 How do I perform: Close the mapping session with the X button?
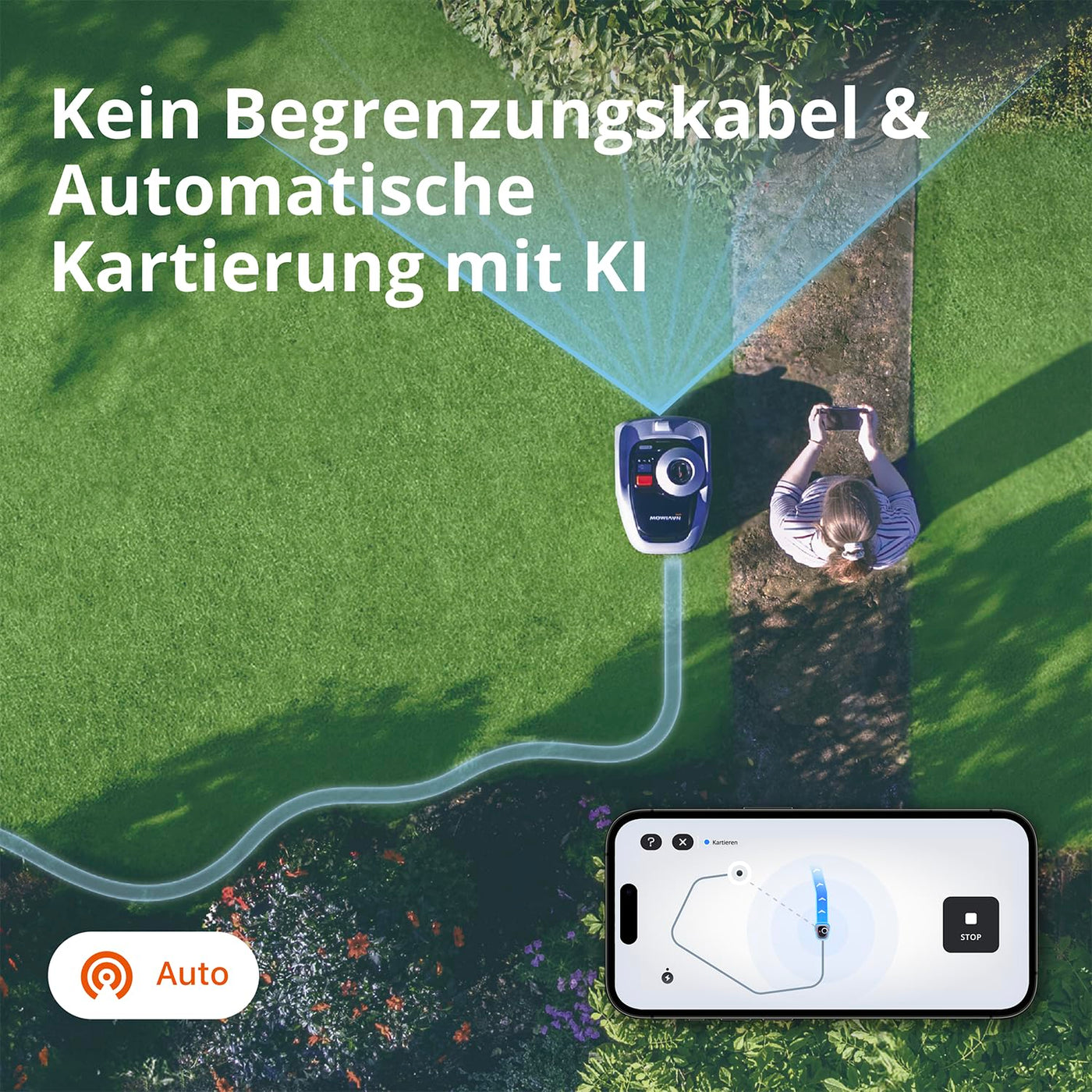(x=683, y=842)
